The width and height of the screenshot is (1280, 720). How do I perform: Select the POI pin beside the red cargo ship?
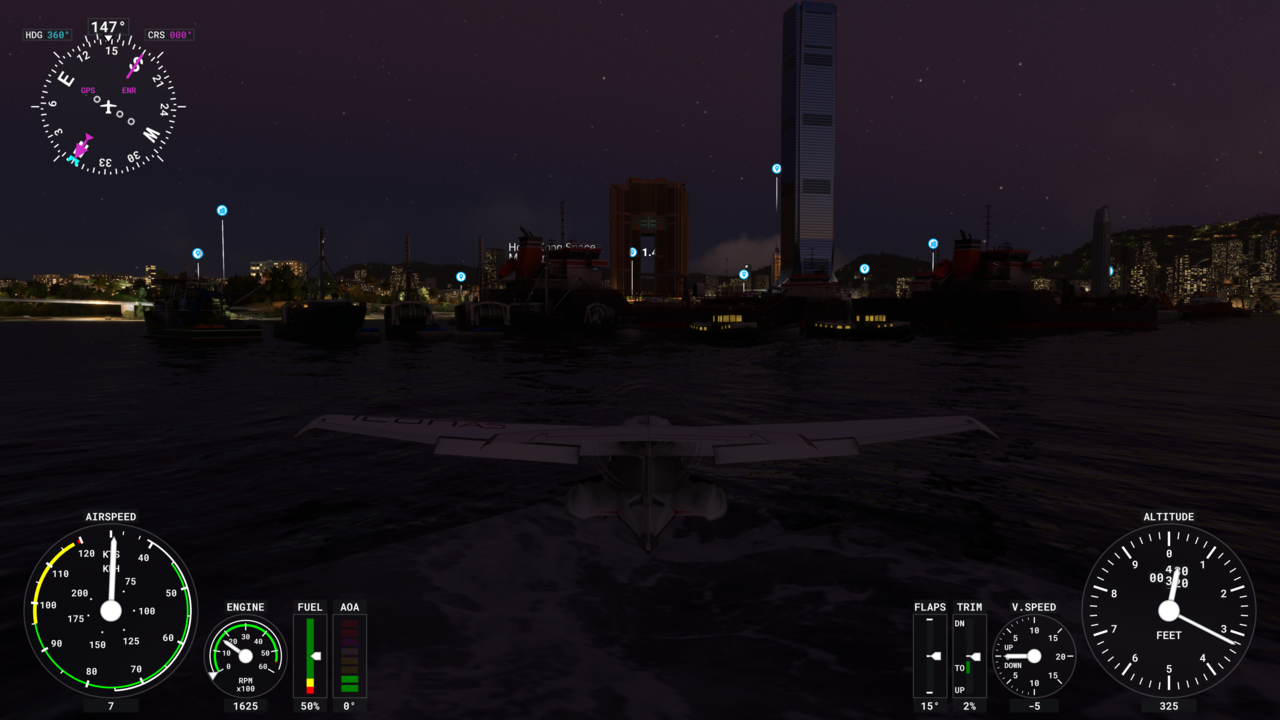pos(934,245)
